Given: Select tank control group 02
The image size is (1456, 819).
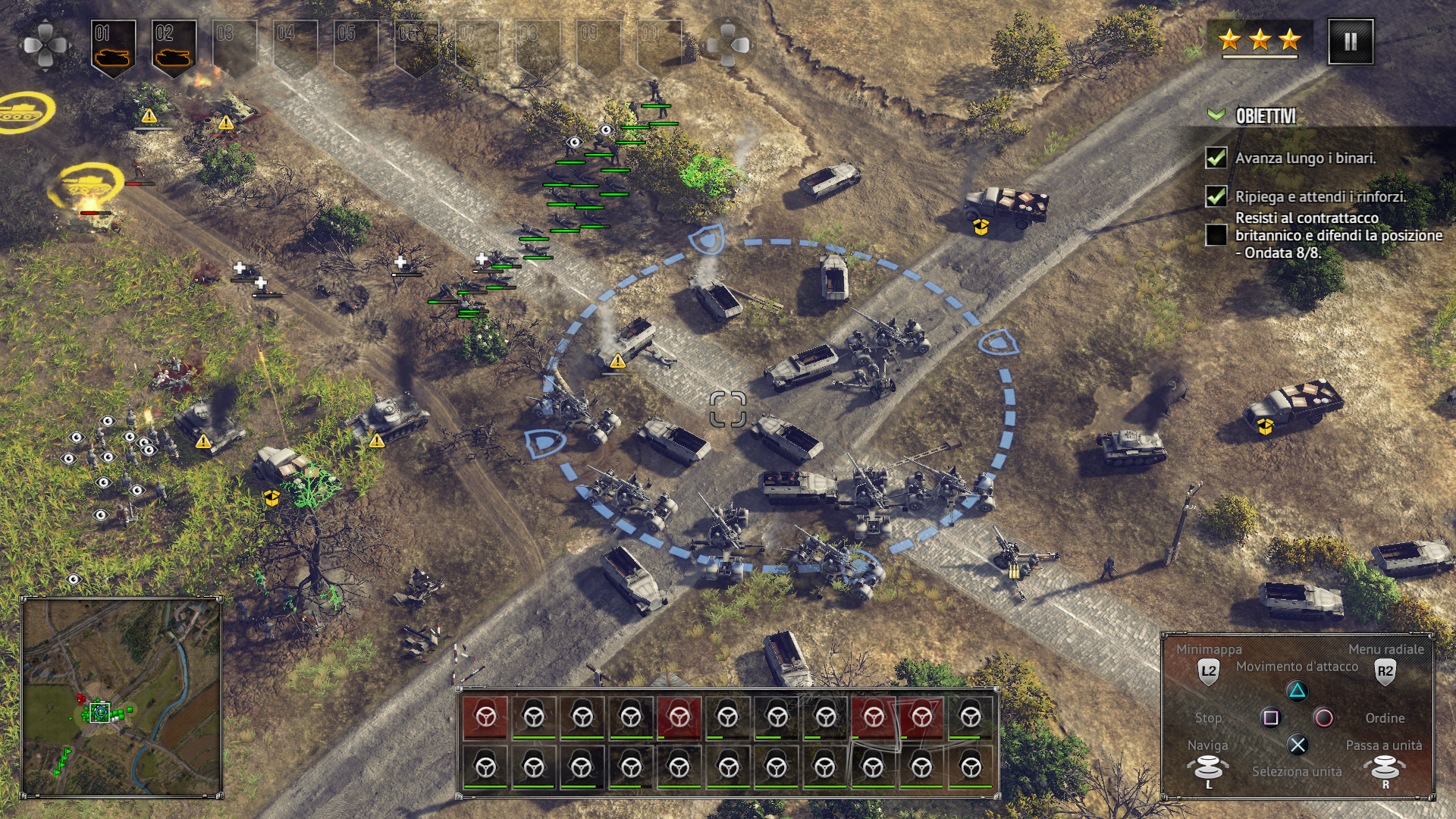Looking at the screenshot, I should point(174,47).
